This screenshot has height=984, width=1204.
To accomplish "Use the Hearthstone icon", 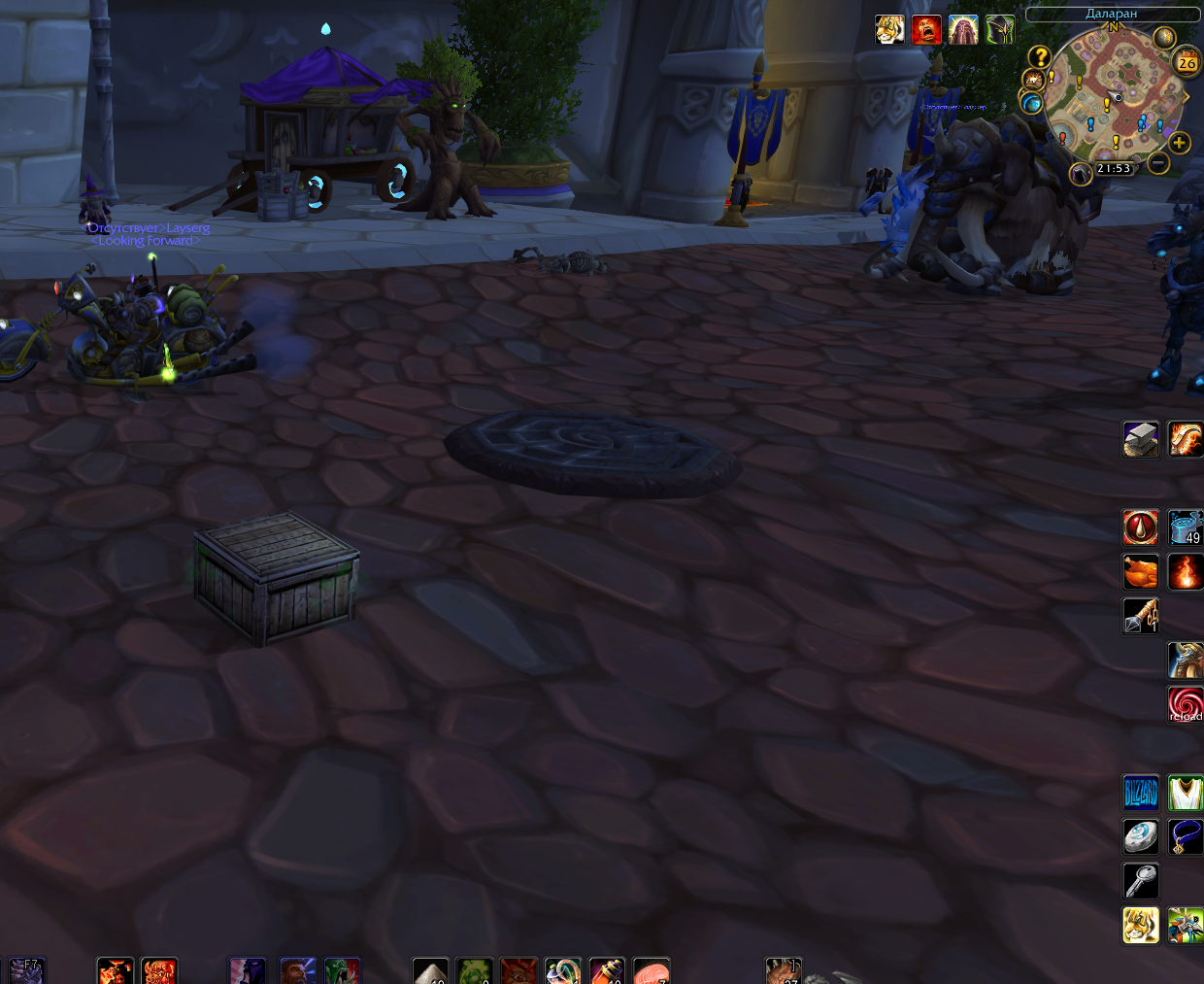I will 1141,836.
